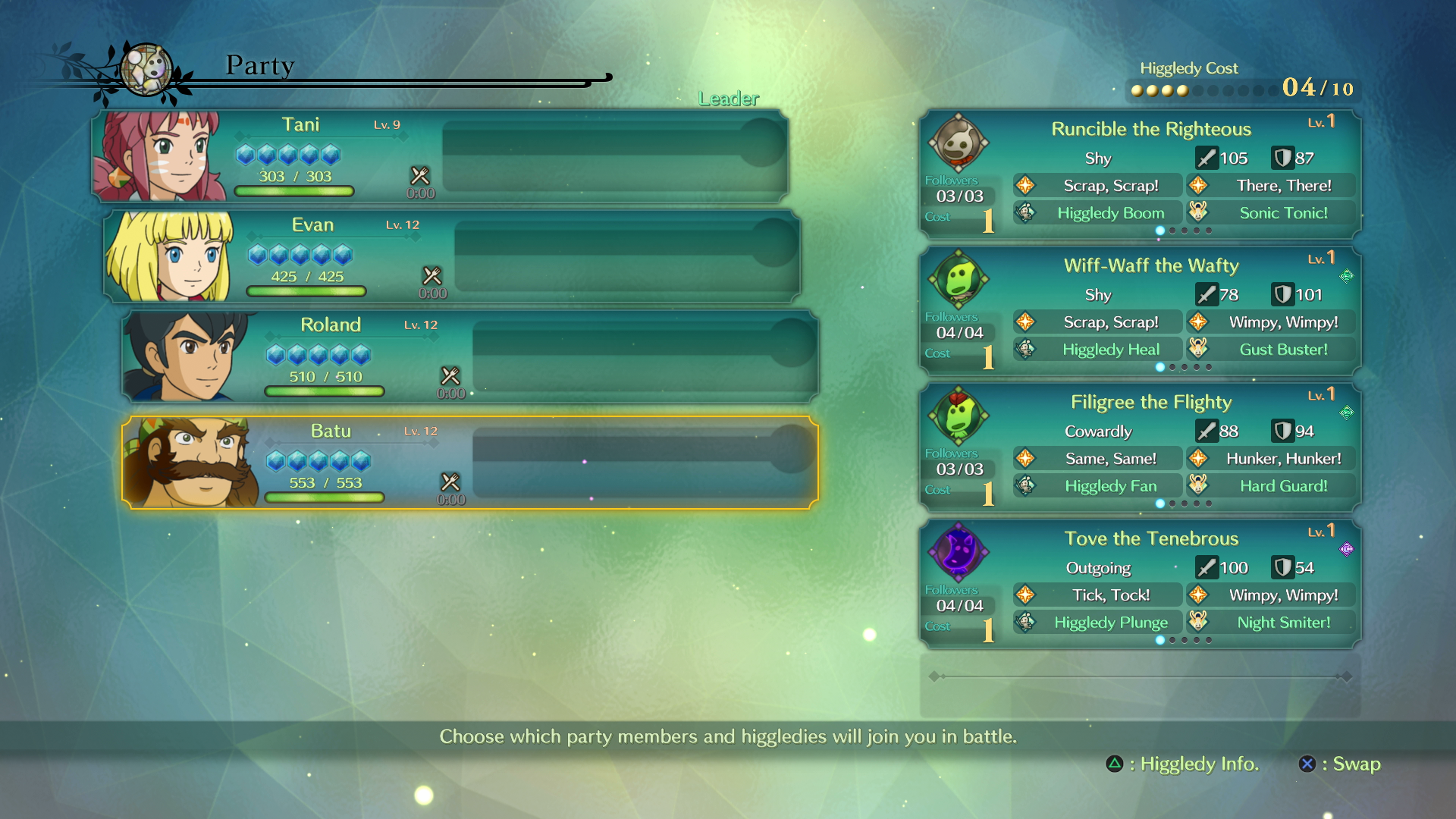This screenshot has height=819, width=1456.
Task: Select Tove's Night Smiter! skill
Action: tap(1283, 623)
